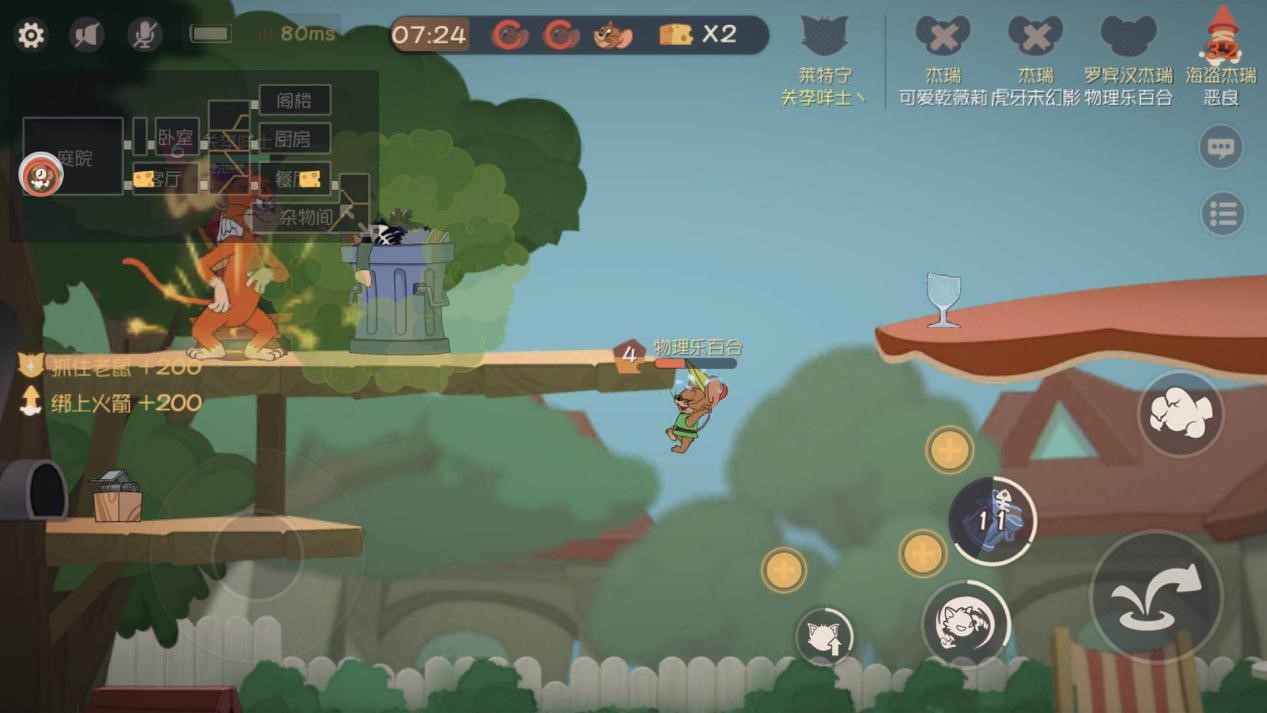This screenshot has width=1267, height=713.
Task: Toggle the muted microphone icon
Action: point(145,36)
